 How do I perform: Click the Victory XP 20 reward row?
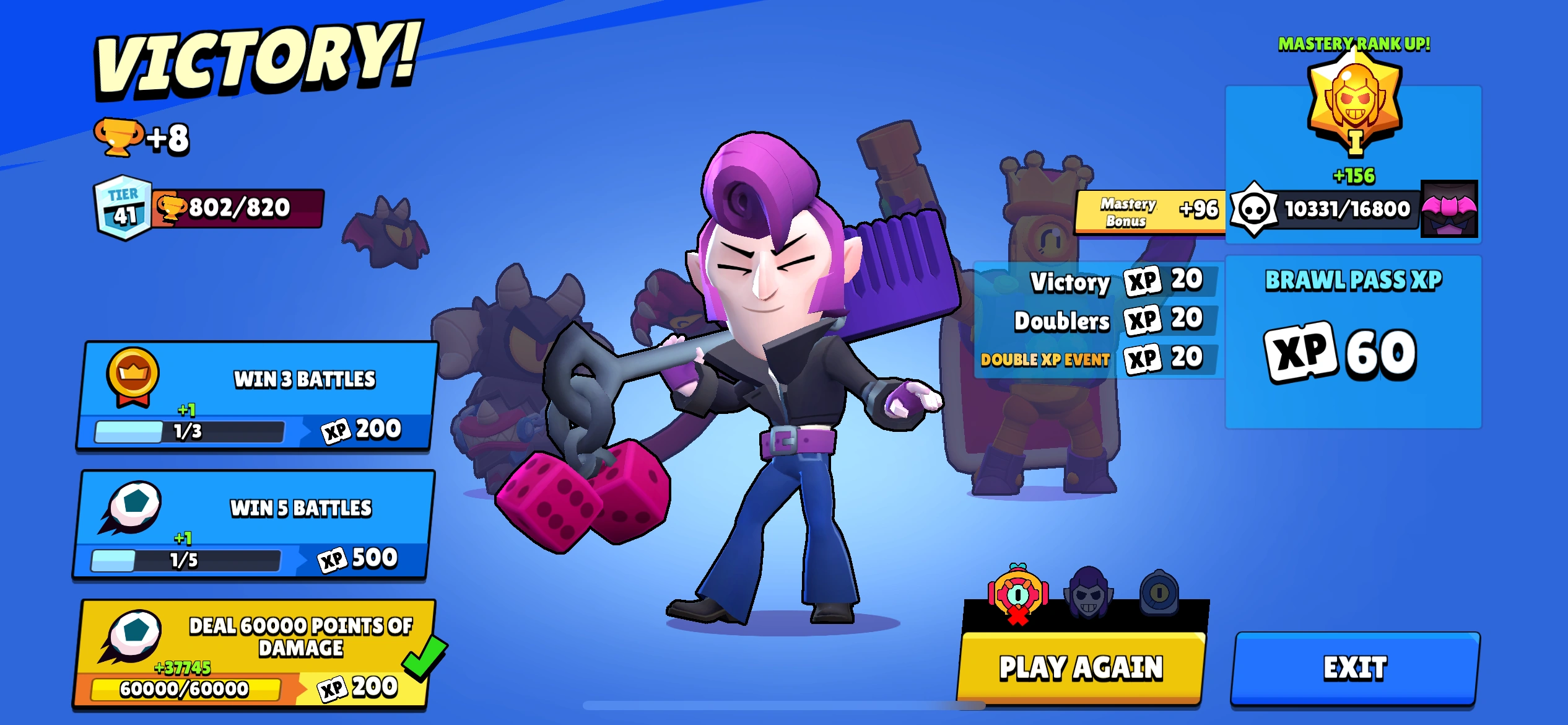[x=1115, y=281]
